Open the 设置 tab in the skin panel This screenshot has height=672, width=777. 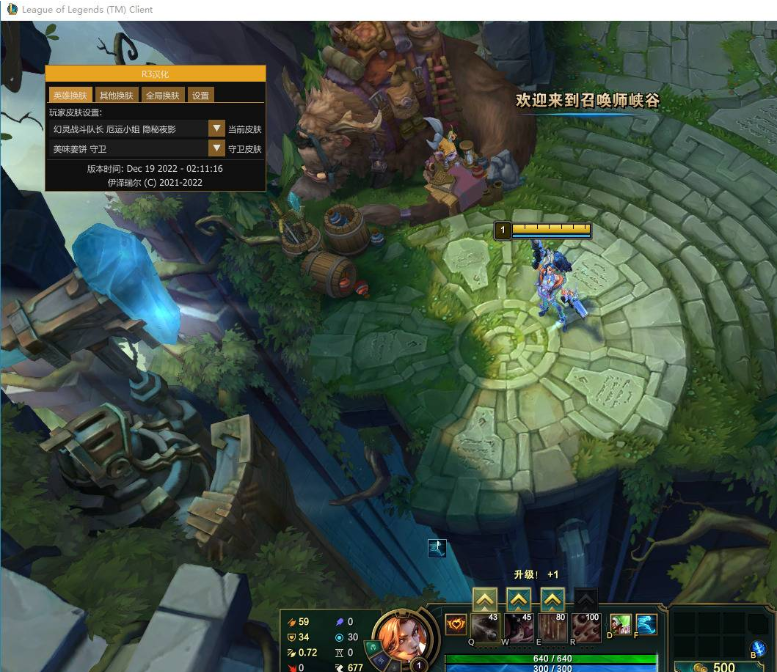(x=201, y=95)
